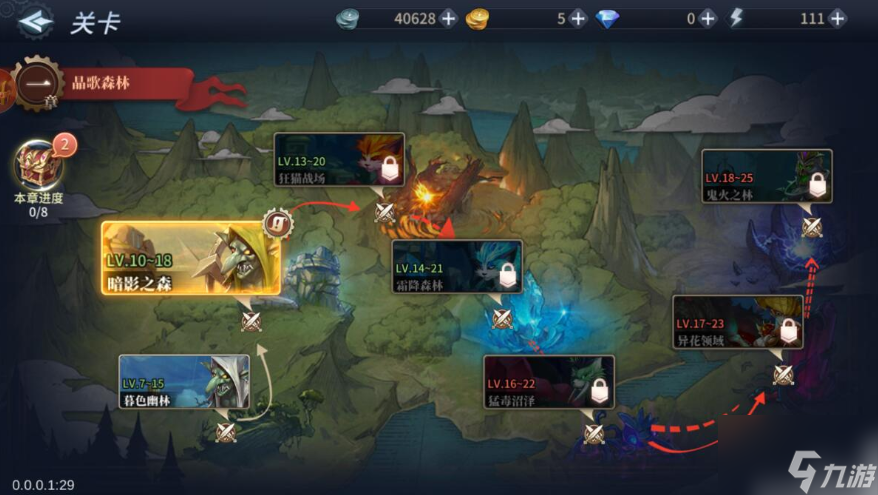The image size is (878, 495).
Task: Add more silver coins with plus button
Action: [x=448, y=19]
